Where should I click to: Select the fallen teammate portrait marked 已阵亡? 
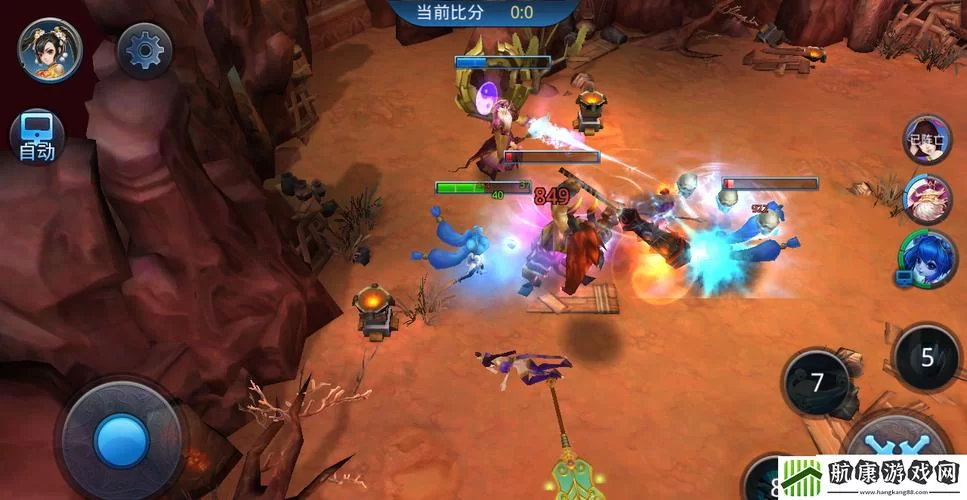[927, 140]
